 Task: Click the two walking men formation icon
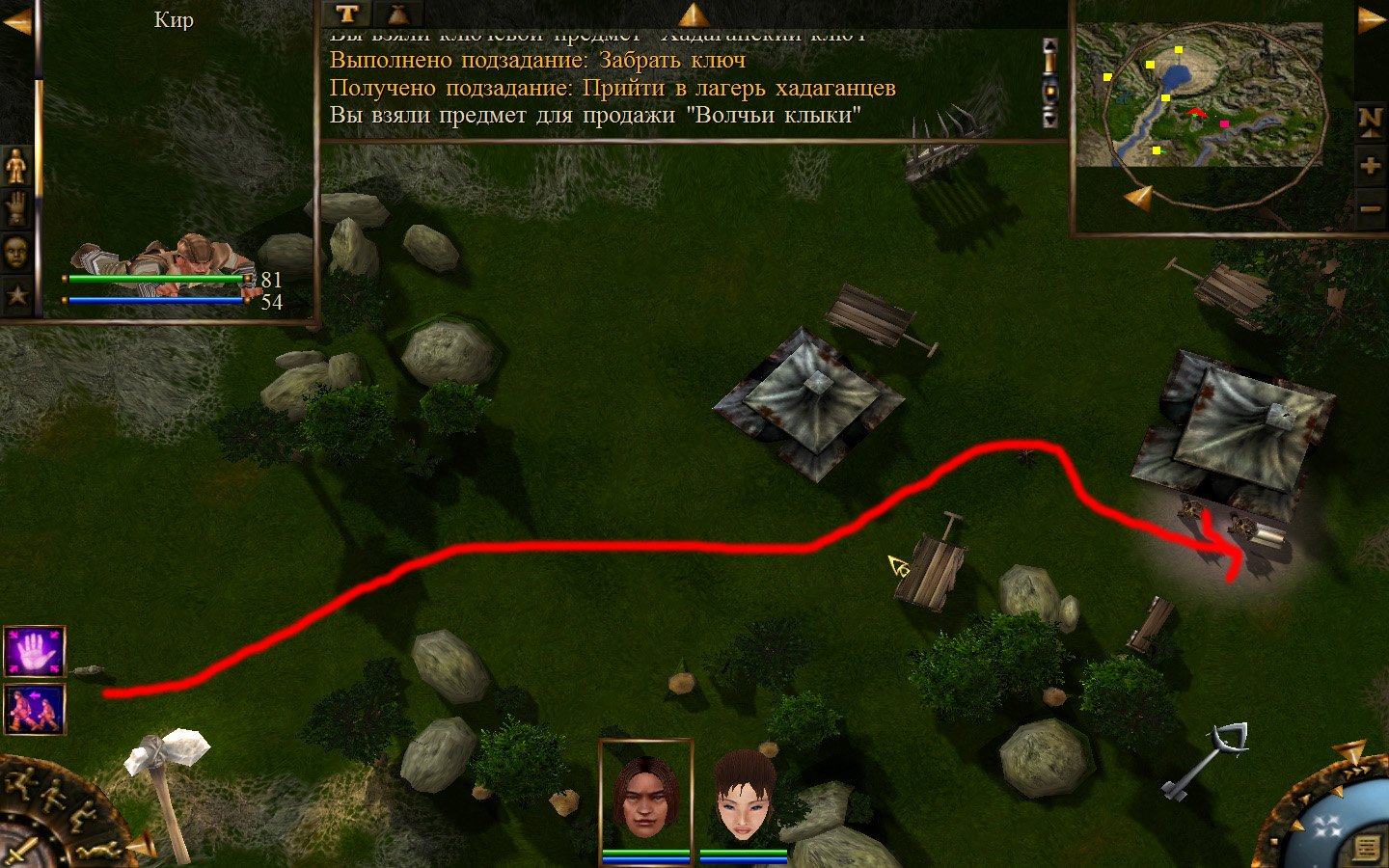(x=35, y=710)
